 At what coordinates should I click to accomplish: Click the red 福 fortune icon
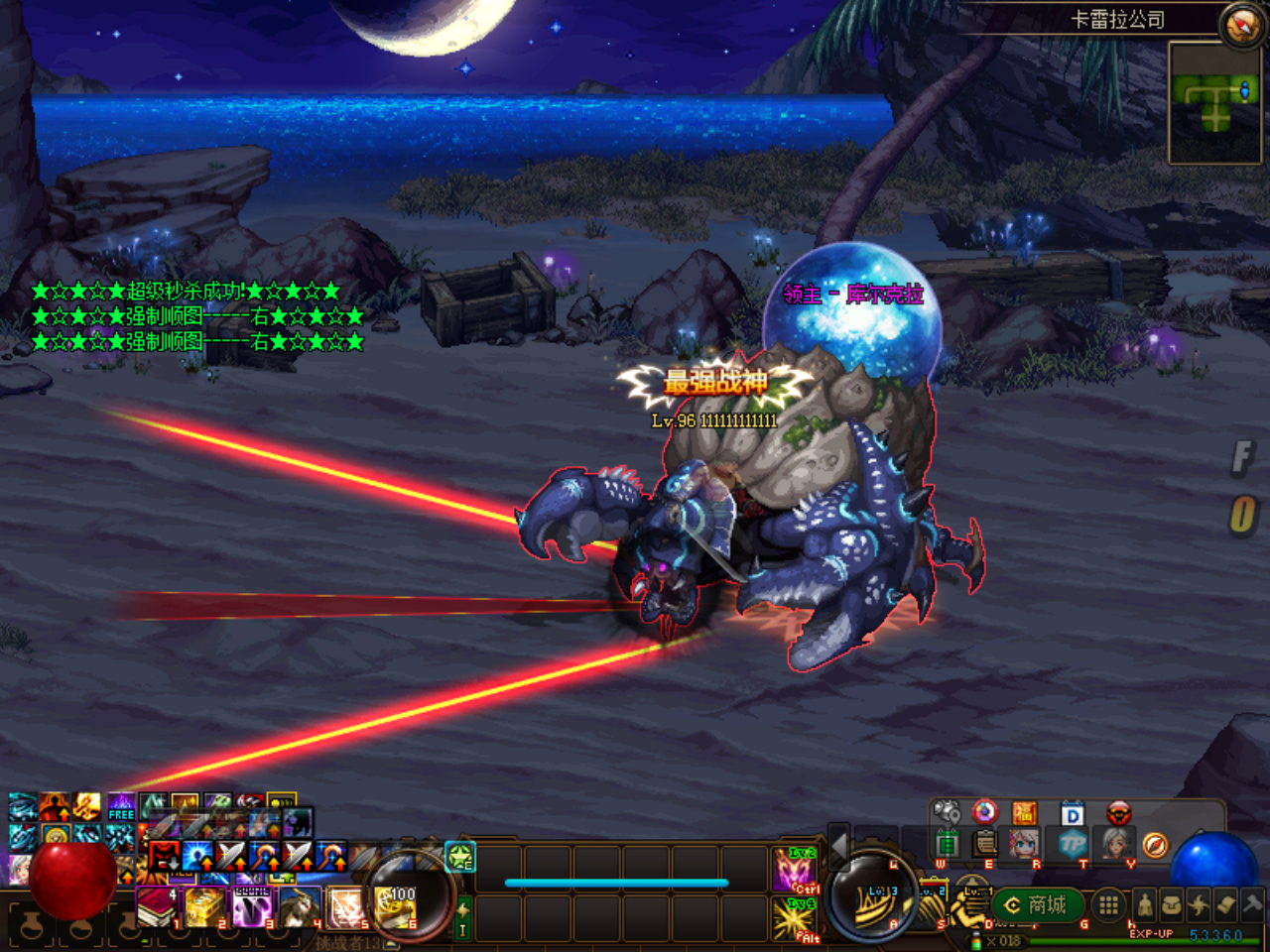pos(1024,813)
